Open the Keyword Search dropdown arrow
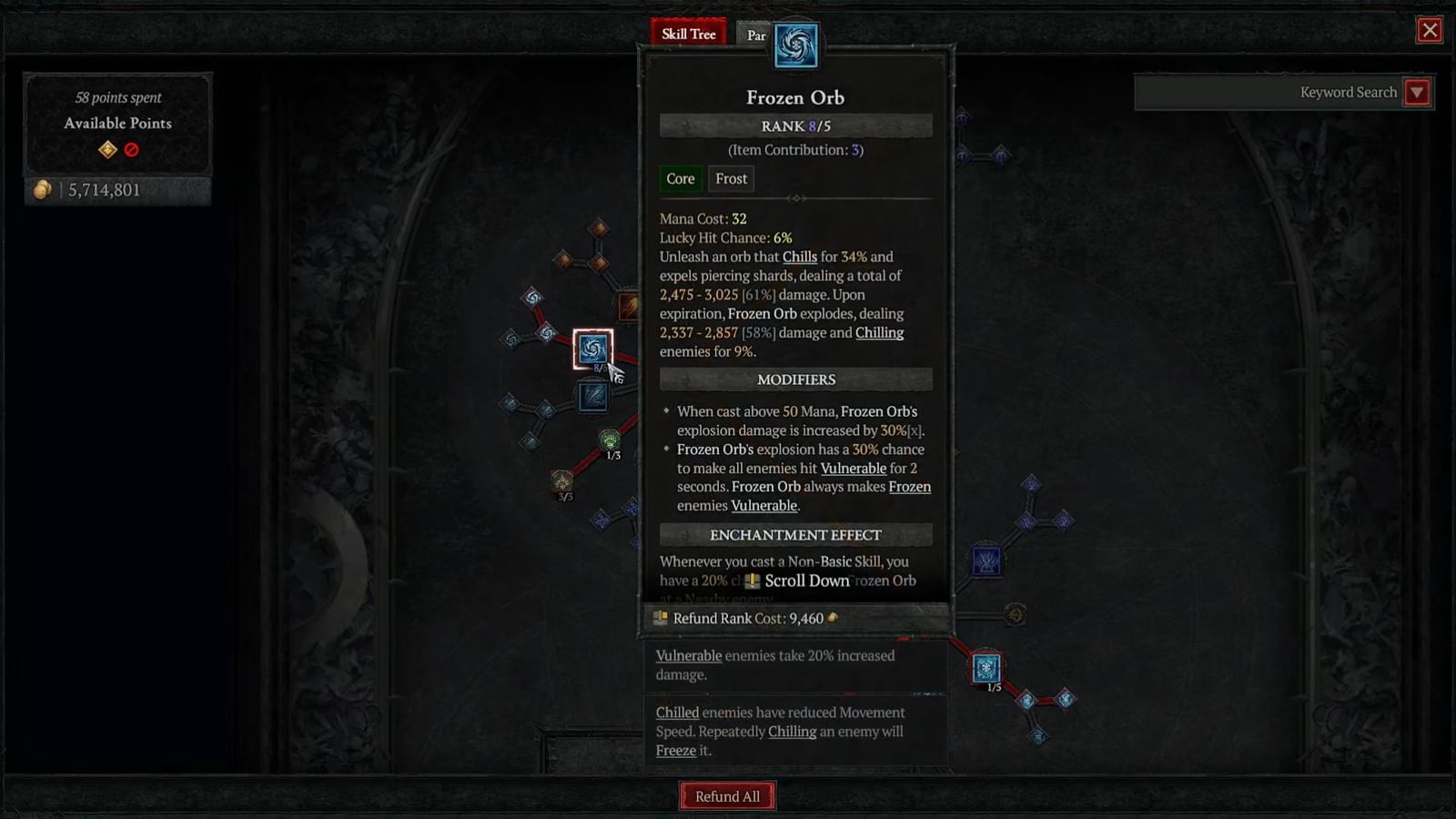Viewport: 1456px width, 819px height. click(x=1418, y=92)
